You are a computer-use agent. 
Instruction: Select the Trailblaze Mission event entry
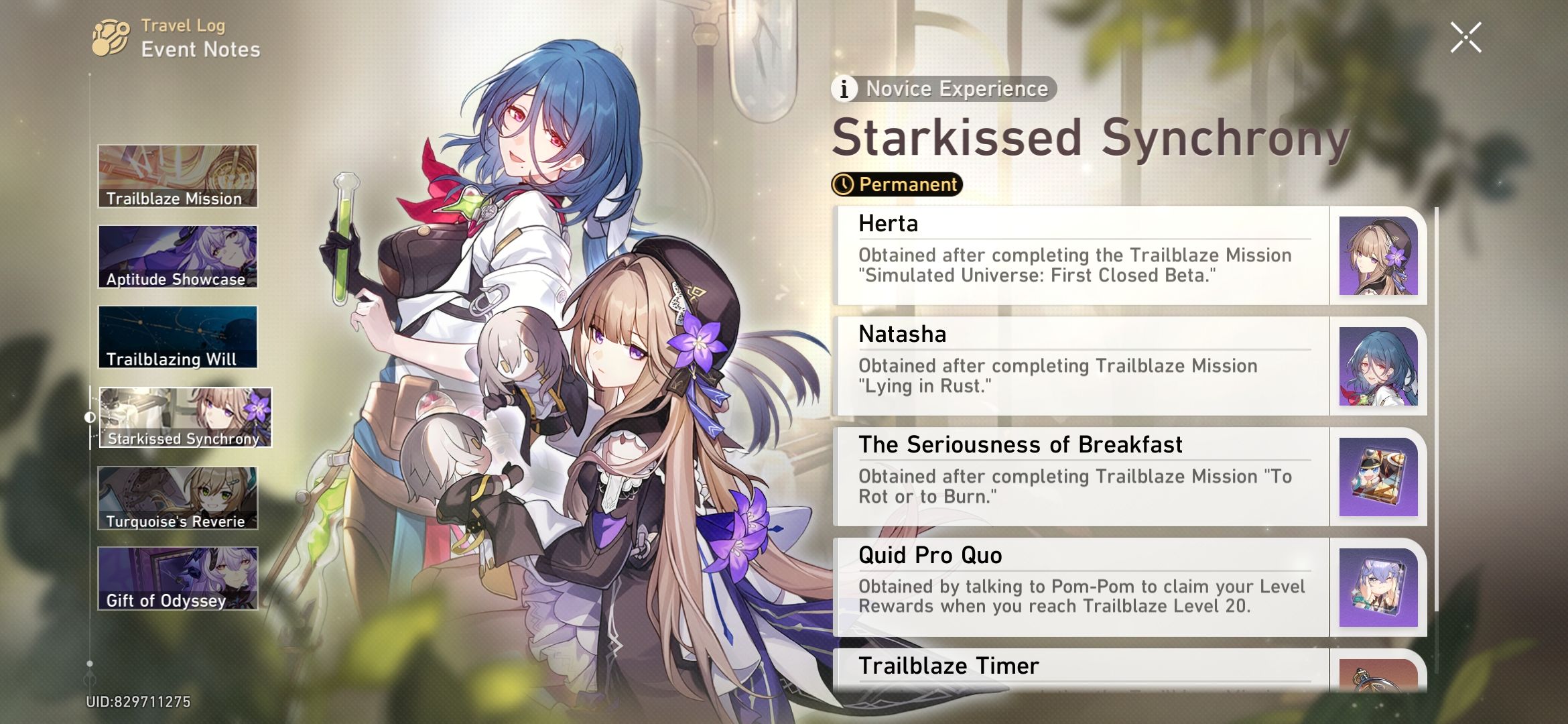tap(178, 176)
